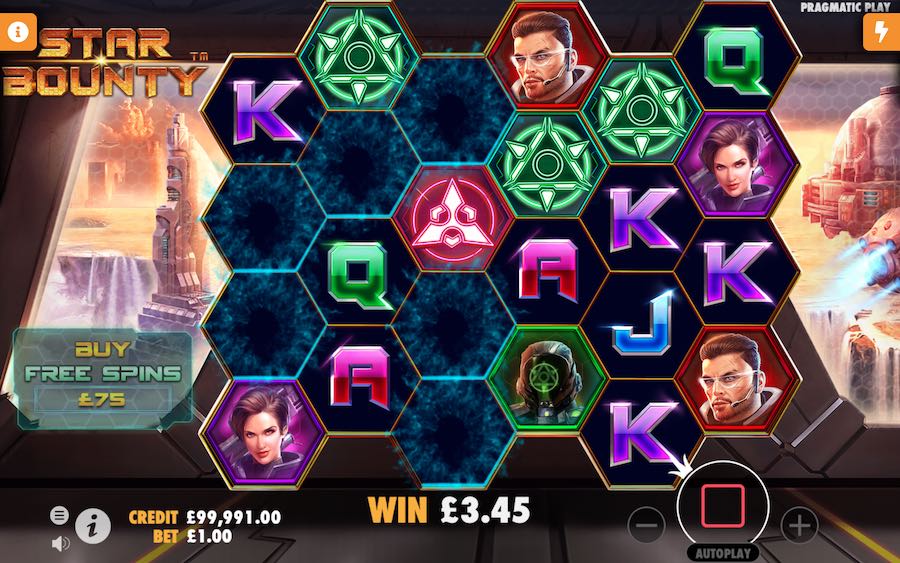The image size is (900, 563).
Task: Open the Autoplay settings
Action: pos(721,552)
